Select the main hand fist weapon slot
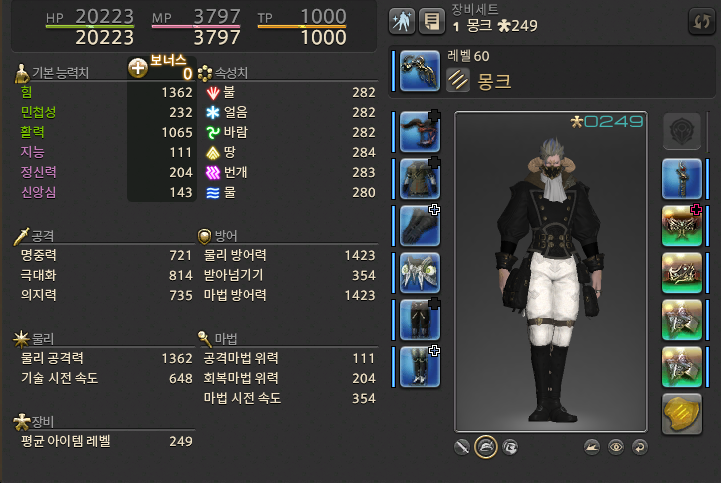 [x=420, y=71]
